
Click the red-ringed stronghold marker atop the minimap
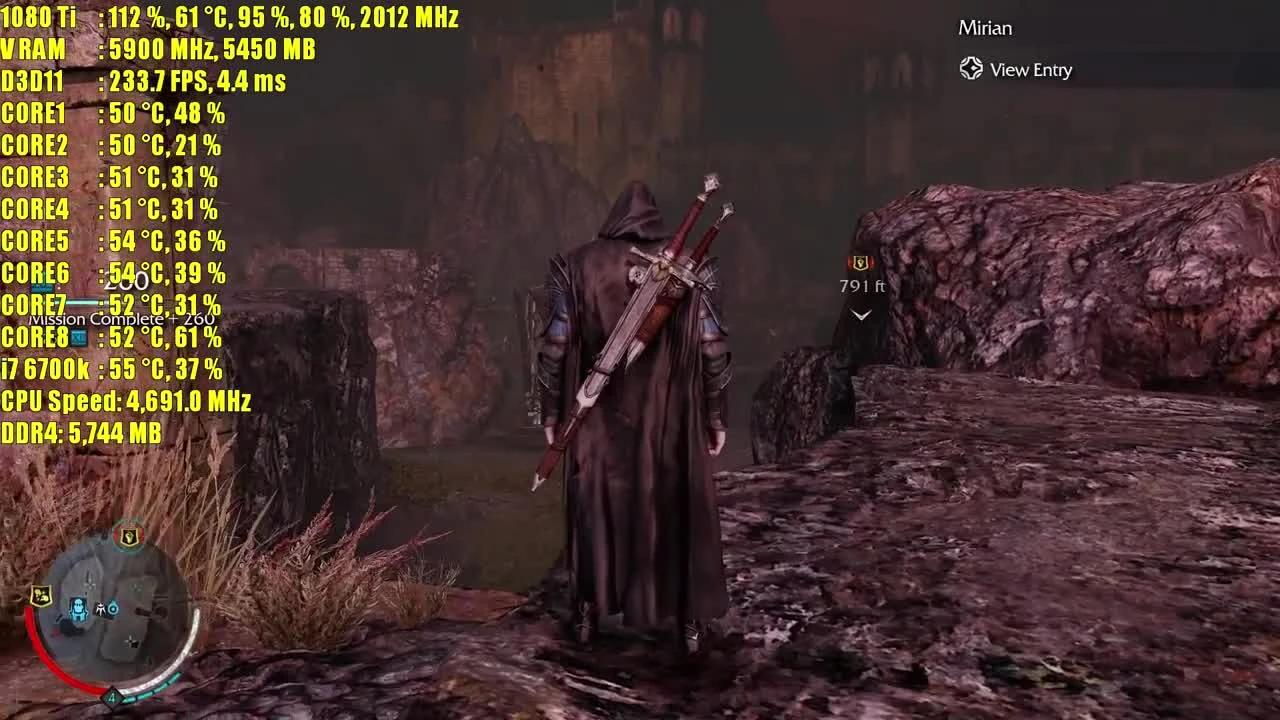coord(128,537)
